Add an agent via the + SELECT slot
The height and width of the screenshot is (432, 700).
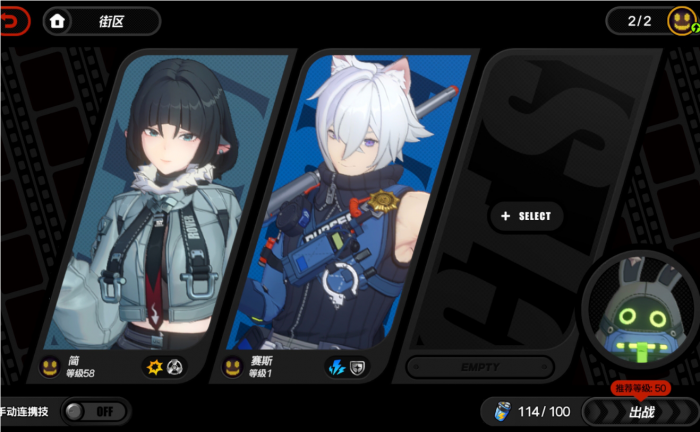pos(526,216)
